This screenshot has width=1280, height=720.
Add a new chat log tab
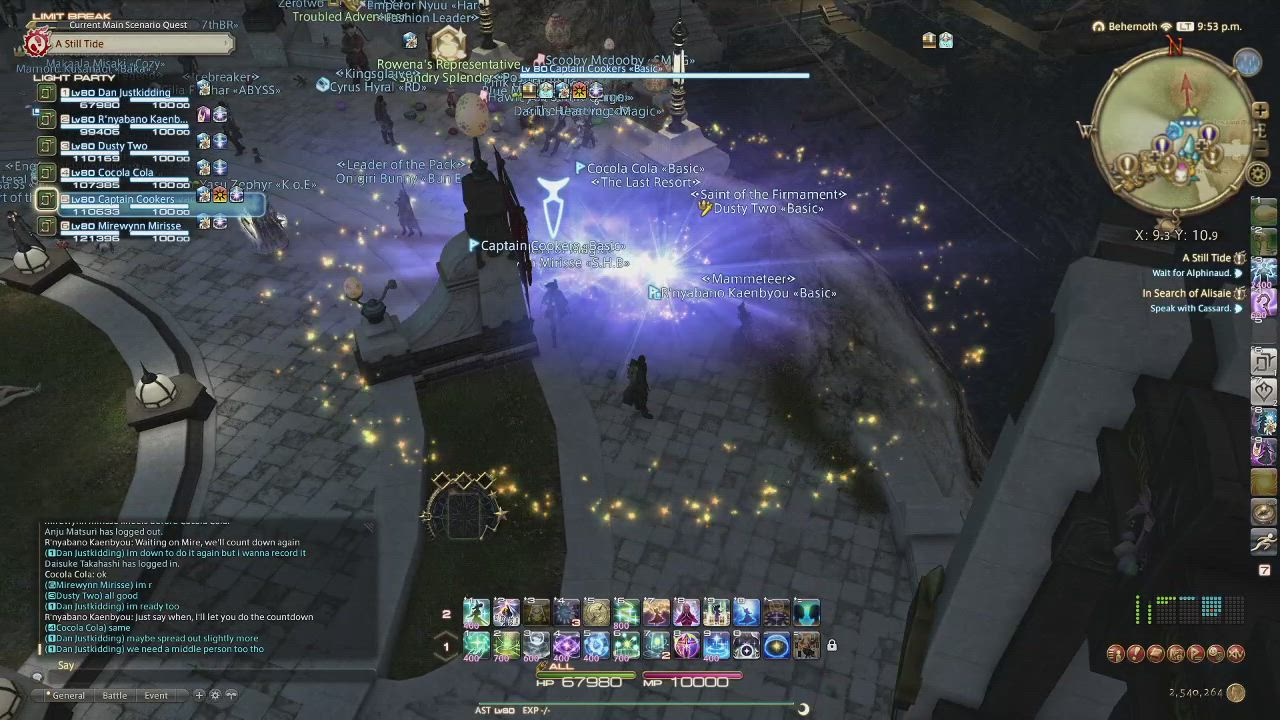pyautogui.click(x=199, y=695)
